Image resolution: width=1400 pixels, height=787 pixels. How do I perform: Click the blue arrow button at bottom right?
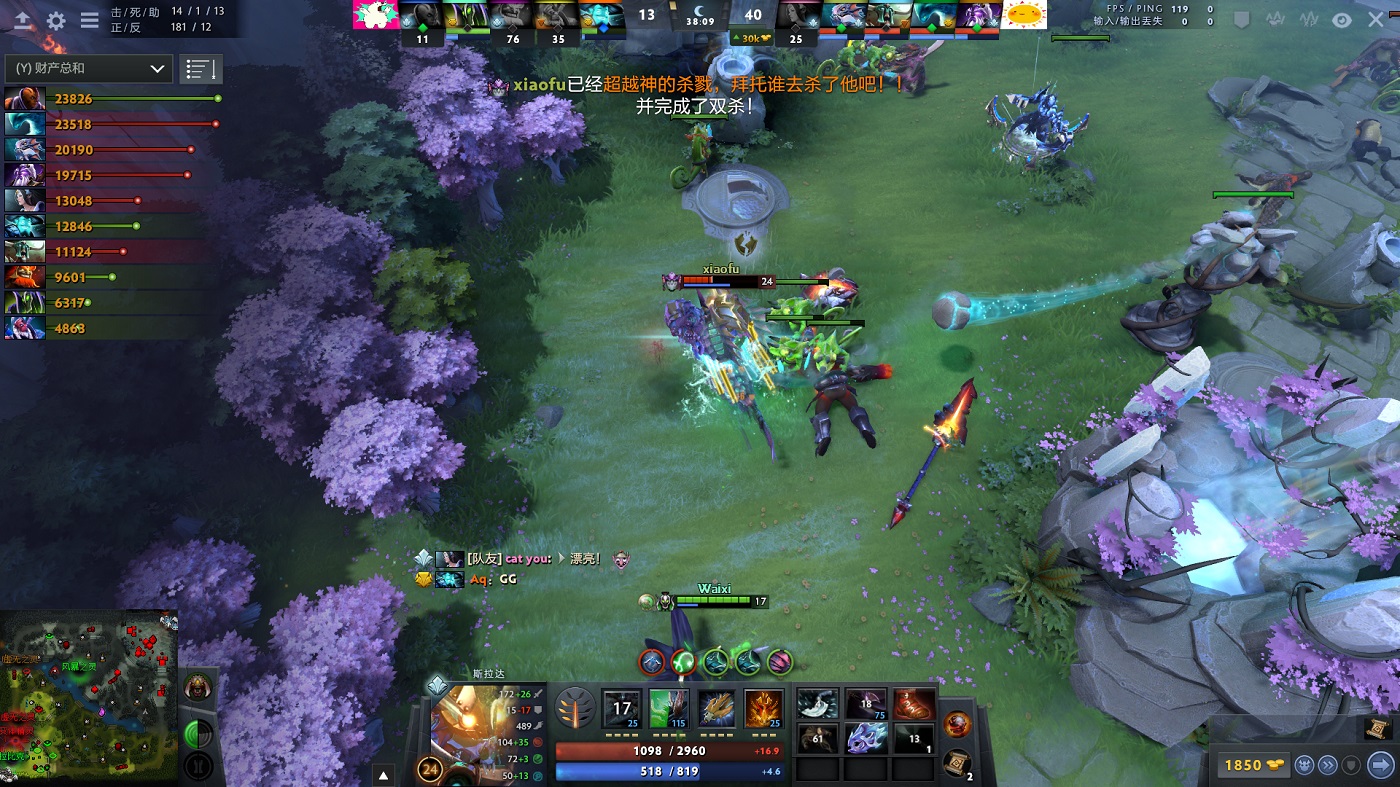1382,765
